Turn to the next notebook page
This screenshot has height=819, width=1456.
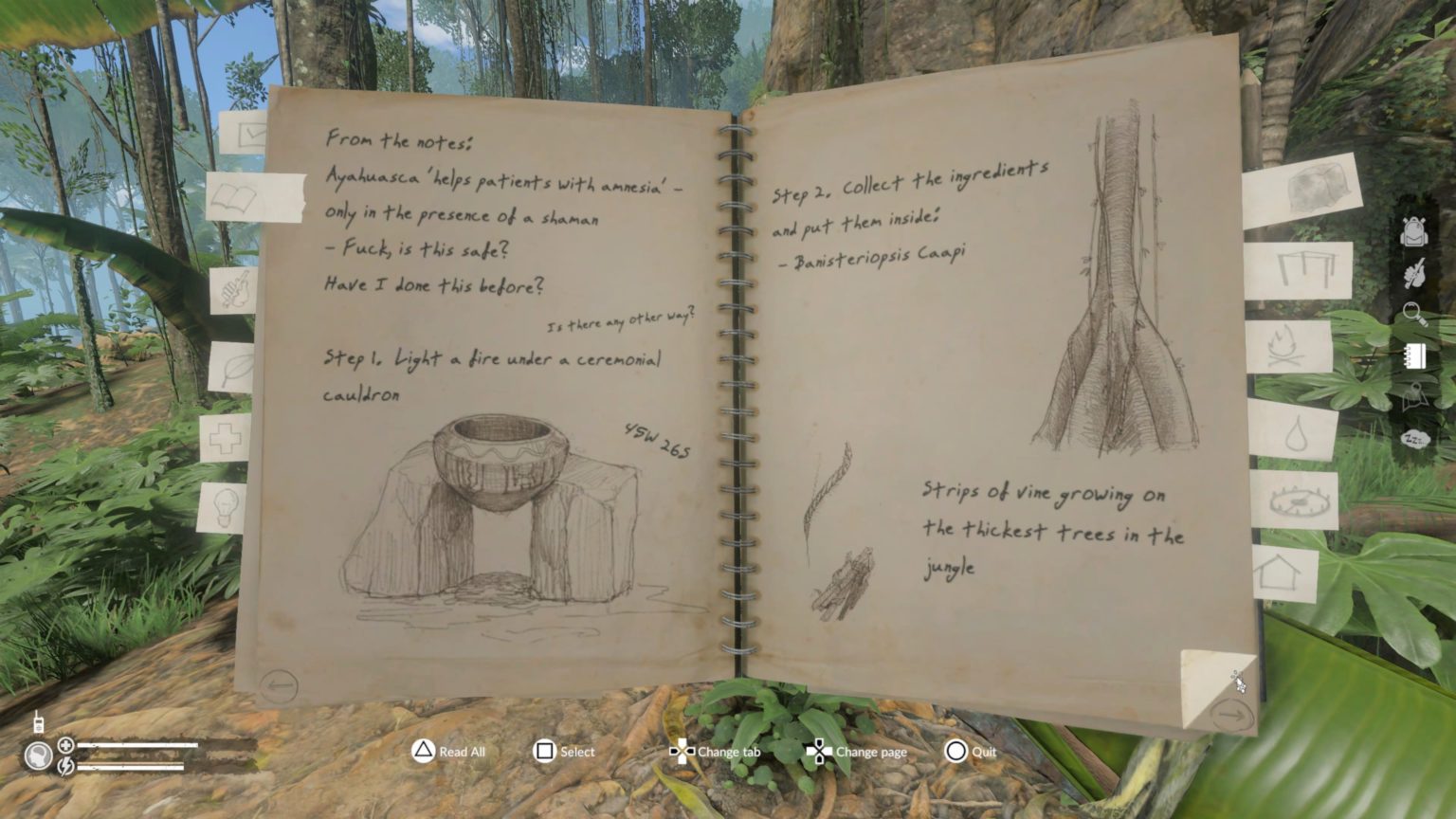(1231, 714)
